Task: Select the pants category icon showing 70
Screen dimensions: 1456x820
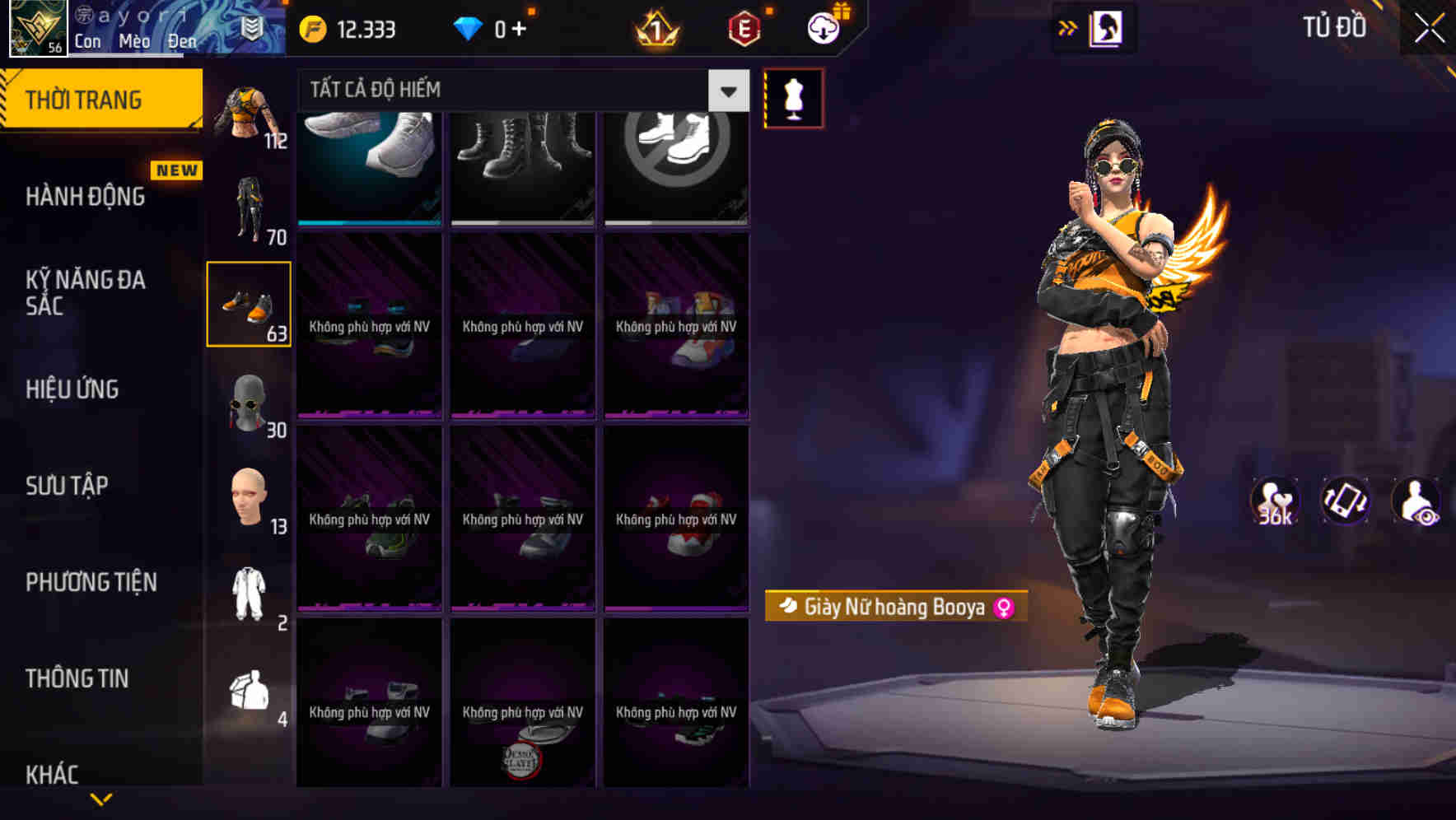Action: 250,207
